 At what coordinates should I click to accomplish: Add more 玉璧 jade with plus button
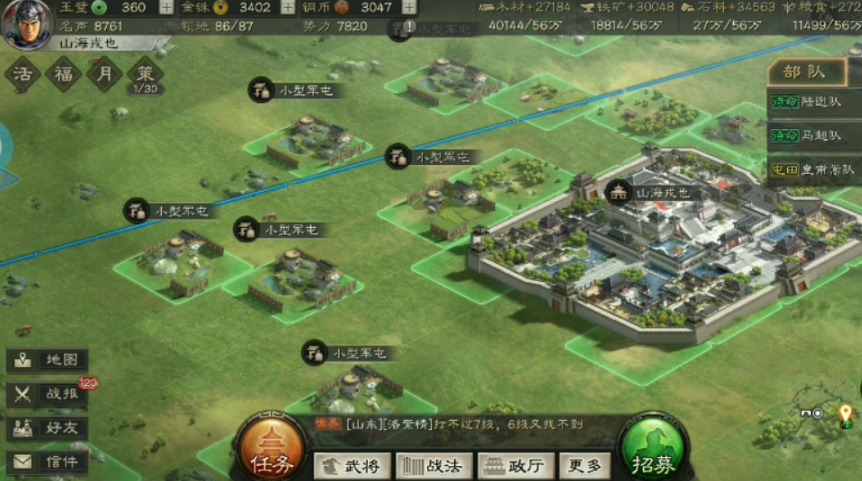tap(165, 7)
